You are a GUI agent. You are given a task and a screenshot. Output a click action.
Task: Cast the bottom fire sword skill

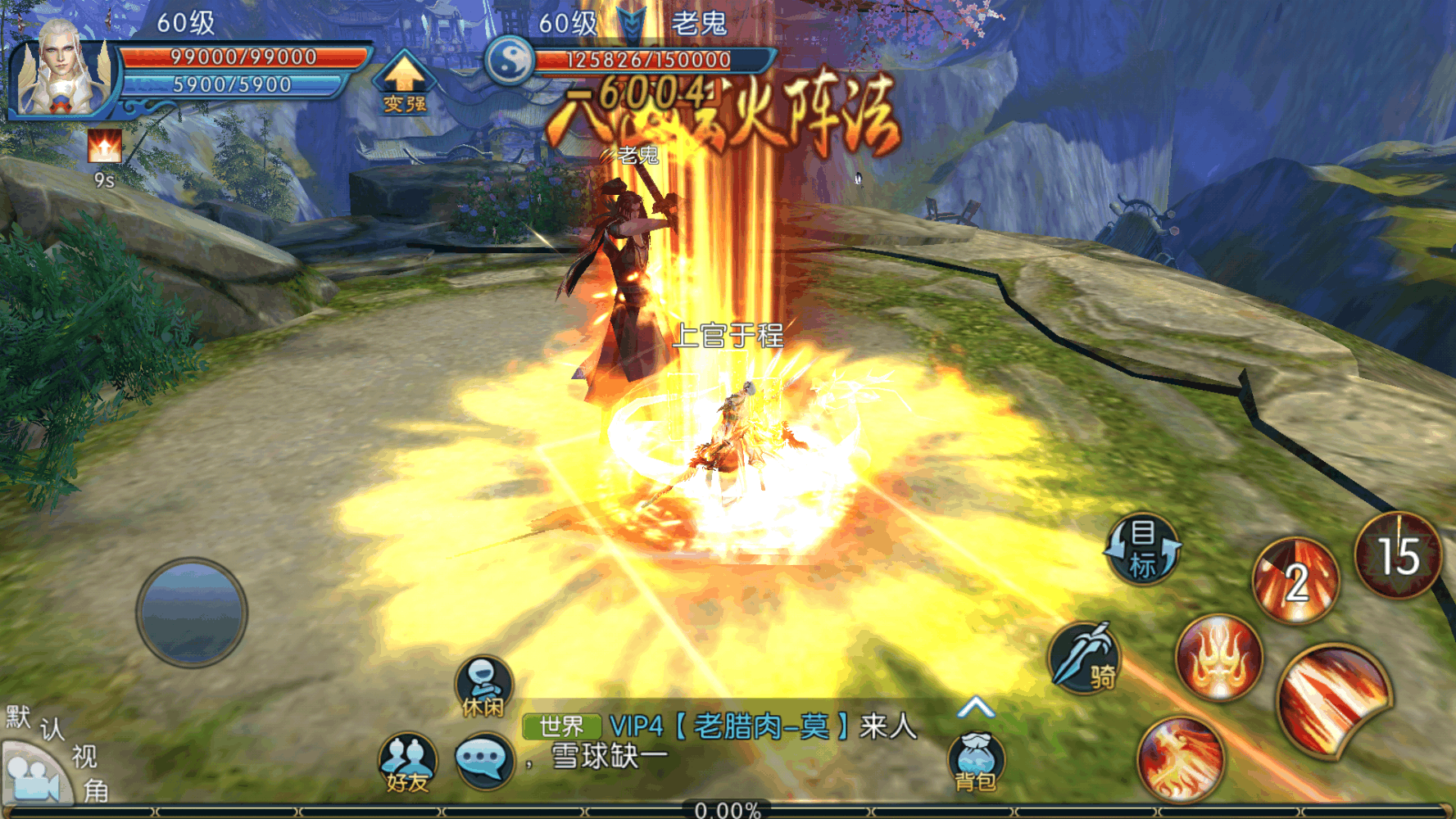[x=1180, y=759]
